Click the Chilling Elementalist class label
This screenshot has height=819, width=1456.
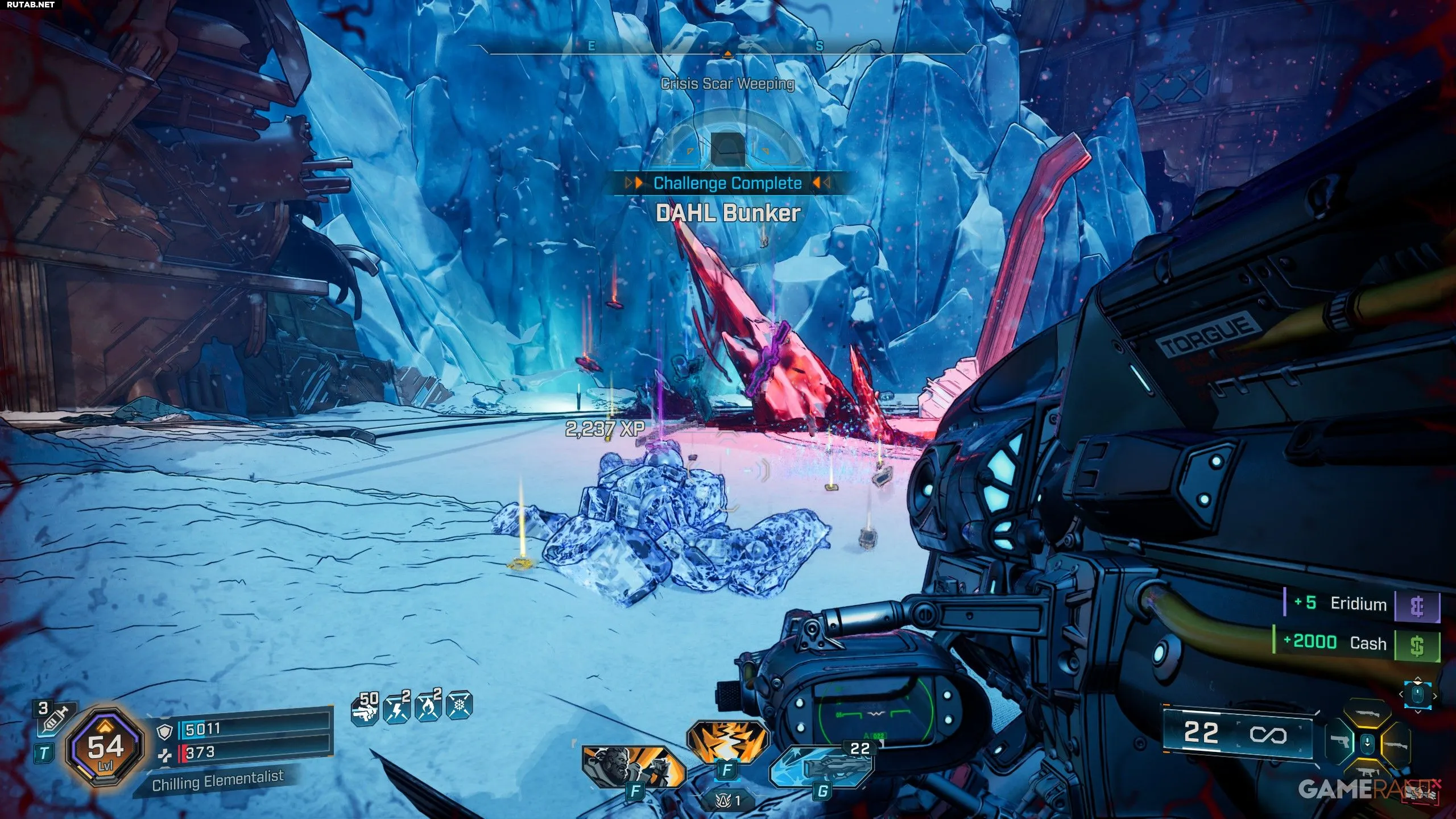pyautogui.click(x=217, y=780)
